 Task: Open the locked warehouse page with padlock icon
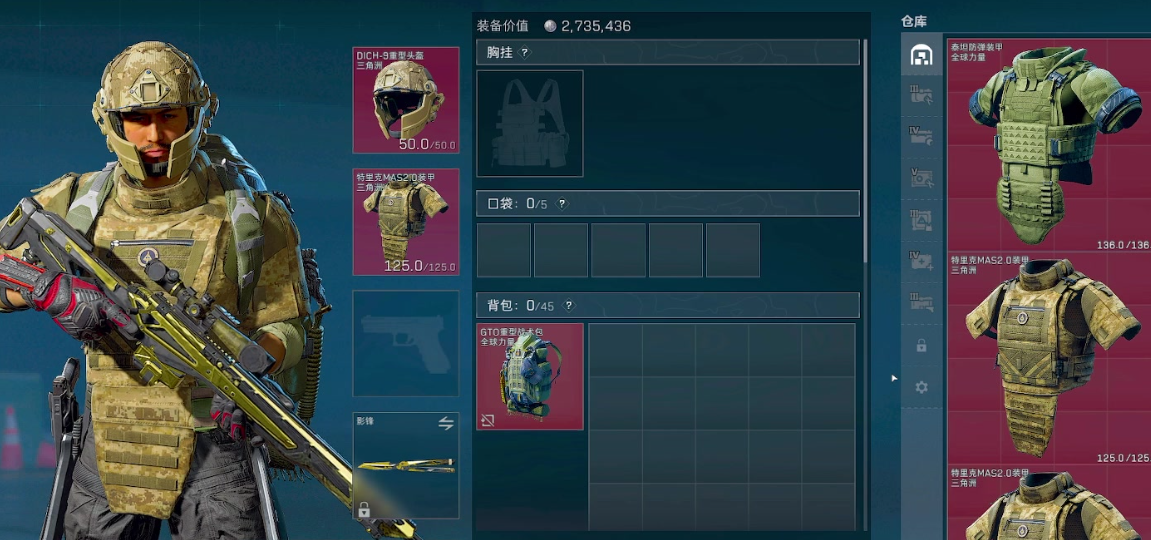click(x=921, y=345)
